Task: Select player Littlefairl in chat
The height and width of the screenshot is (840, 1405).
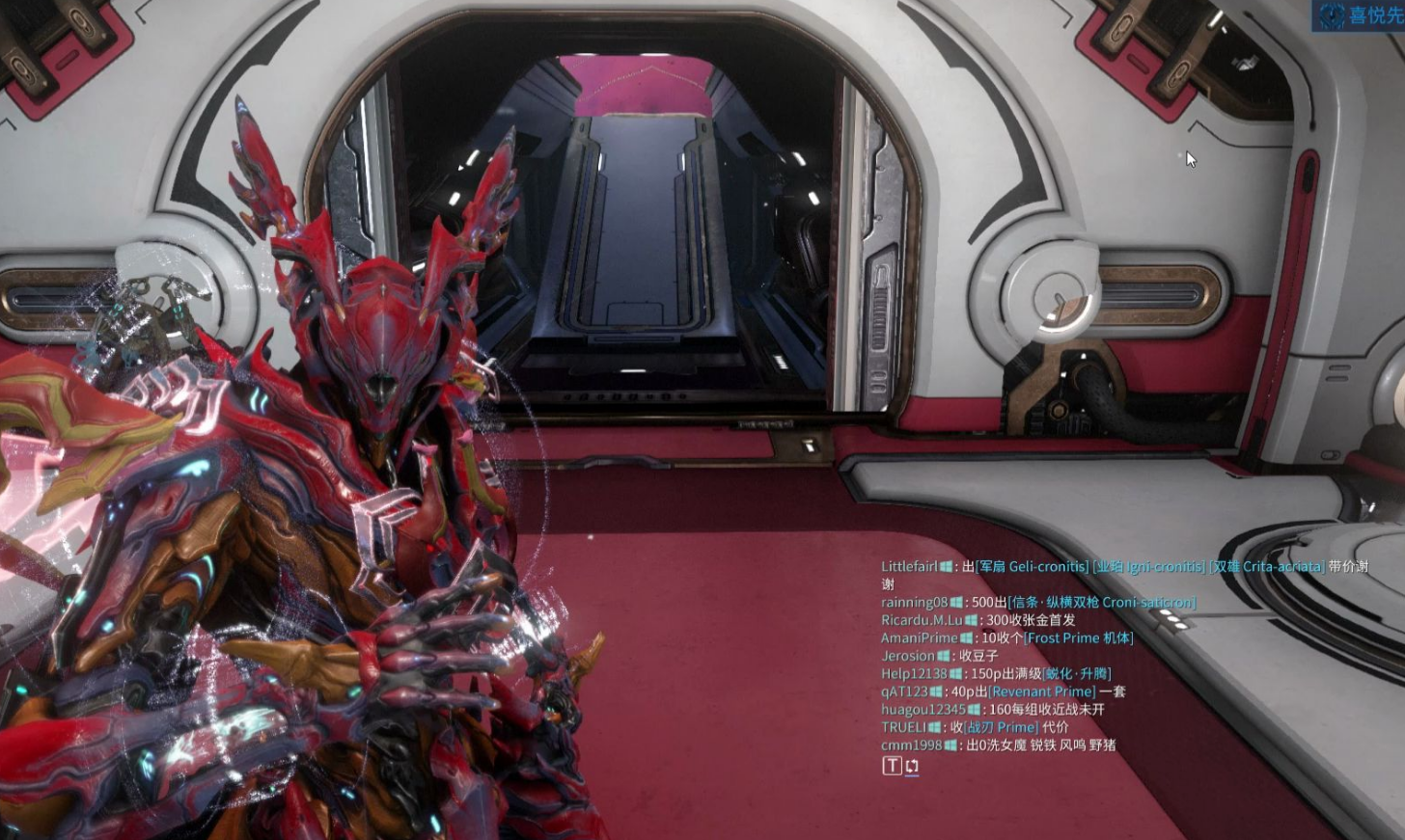Action: [908, 567]
